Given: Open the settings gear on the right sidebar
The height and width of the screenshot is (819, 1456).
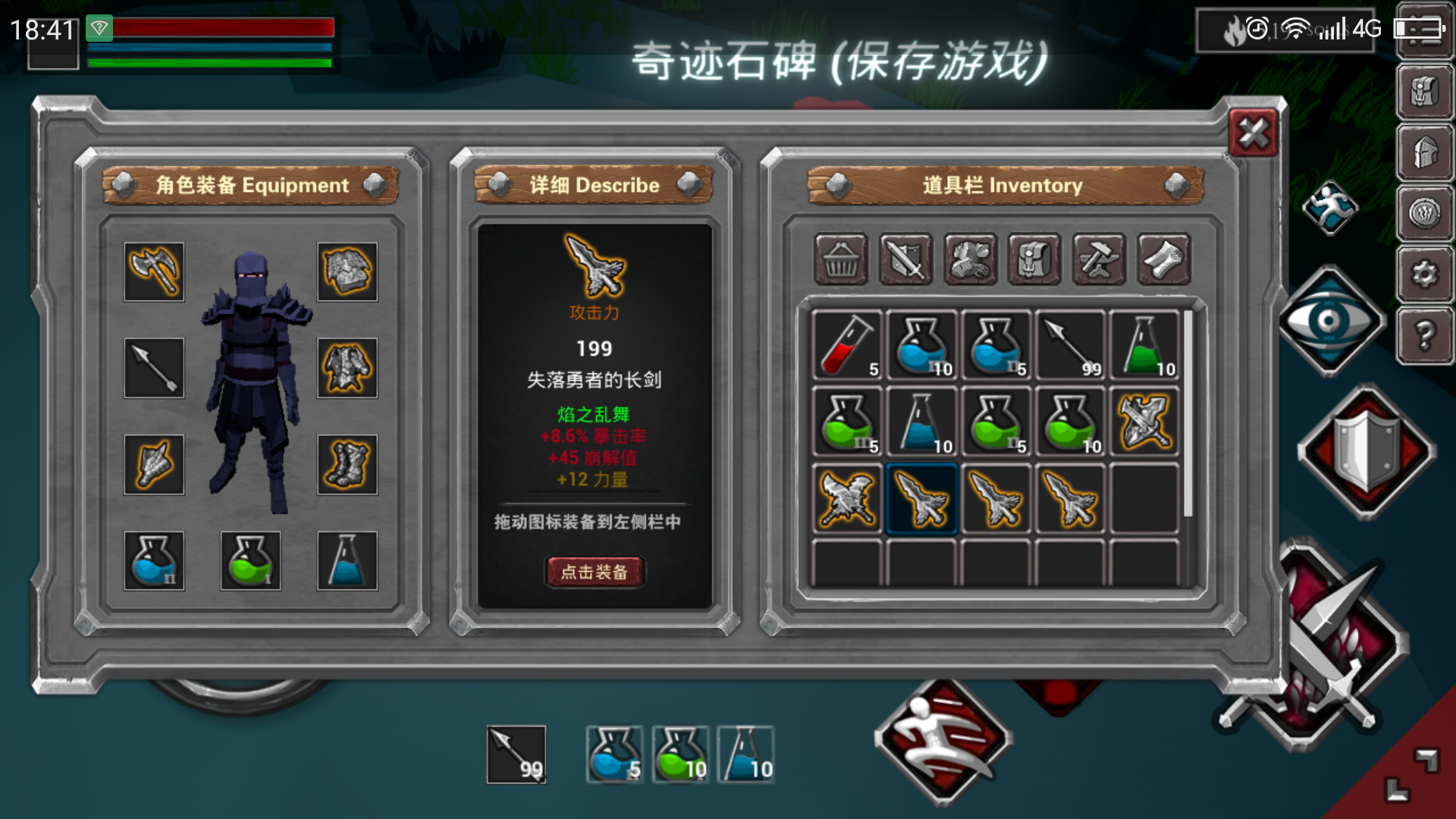Looking at the screenshot, I should pyautogui.click(x=1426, y=274).
